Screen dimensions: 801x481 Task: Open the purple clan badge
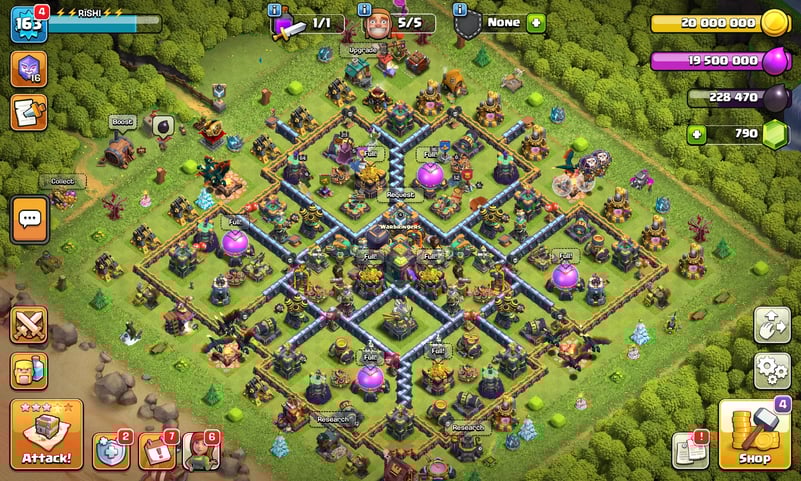coord(28,70)
